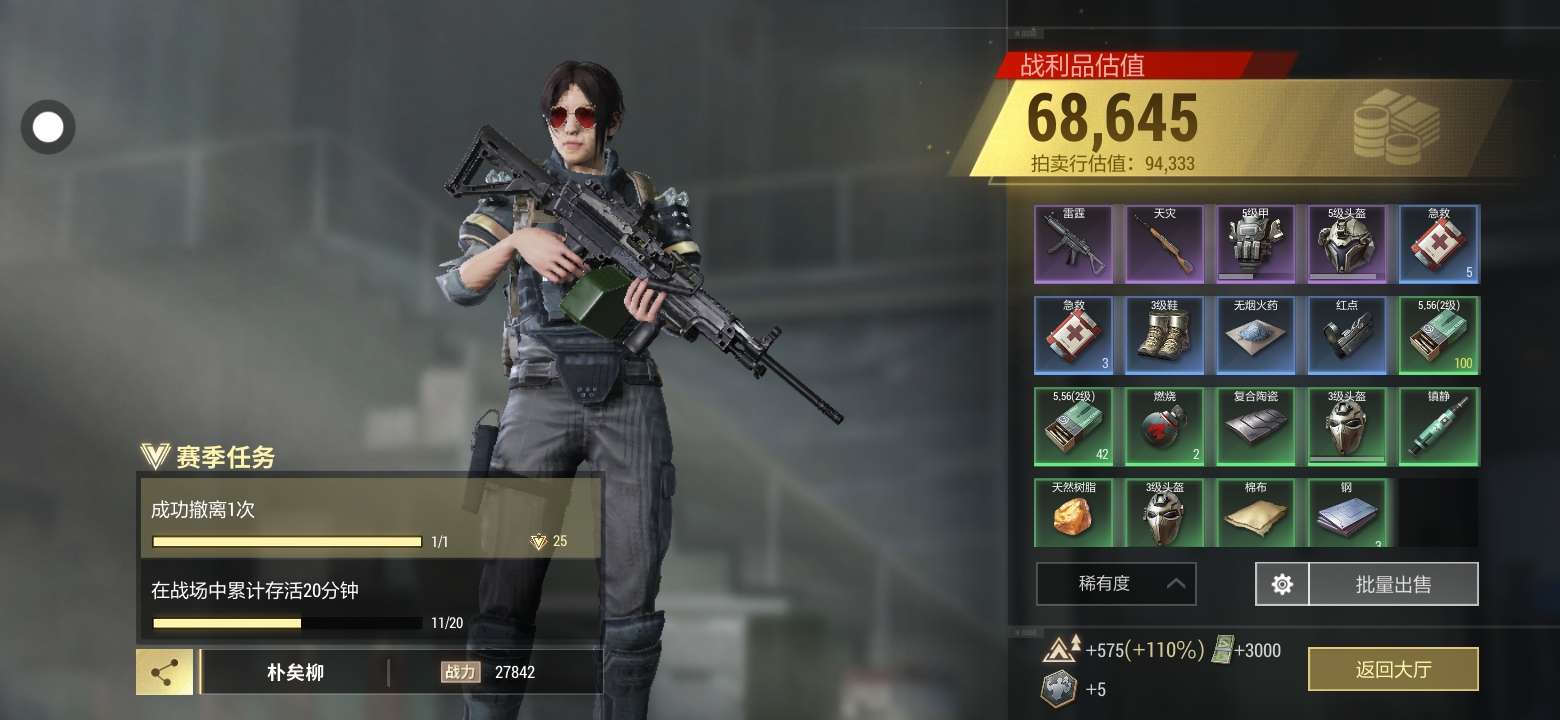
Task: Choose the 复合陶瓷 material slot
Action: [1255, 426]
